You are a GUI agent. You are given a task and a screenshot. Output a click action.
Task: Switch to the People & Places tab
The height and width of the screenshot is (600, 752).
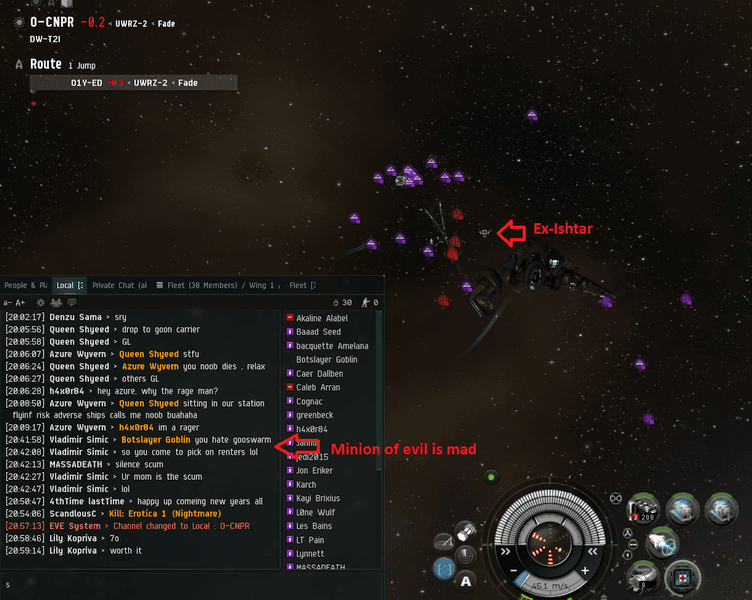point(25,286)
